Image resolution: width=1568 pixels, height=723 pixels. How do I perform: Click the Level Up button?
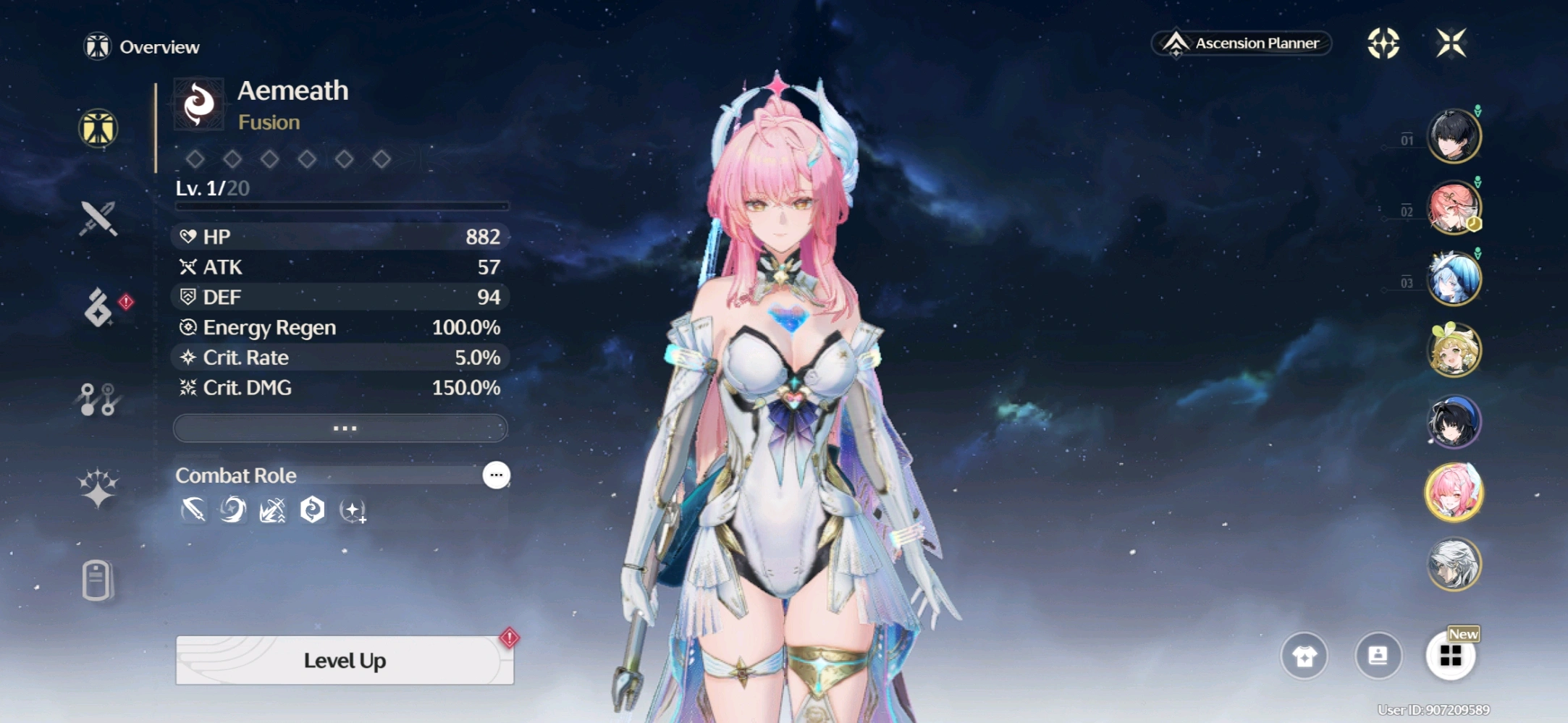pyautogui.click(x=345, y=660)
